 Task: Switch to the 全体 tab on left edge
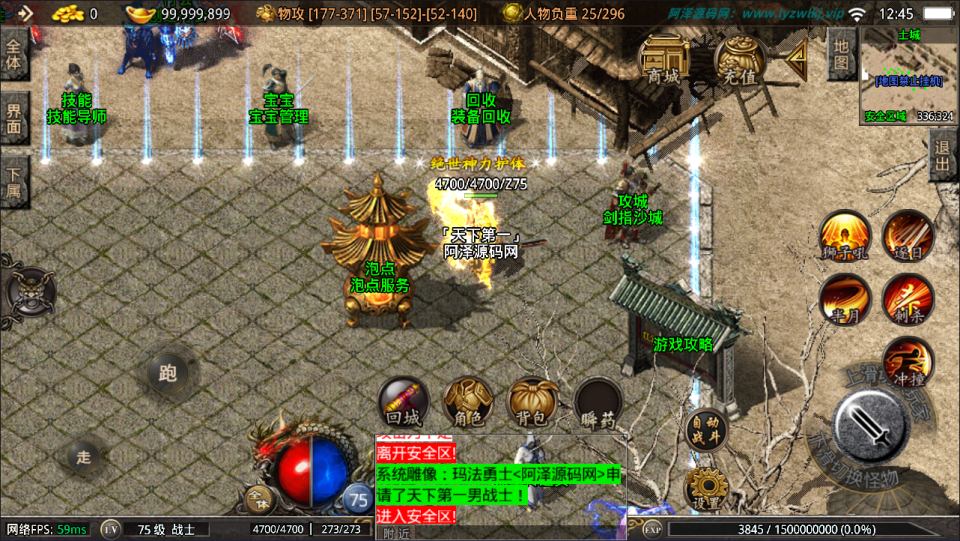pos(14,54)
